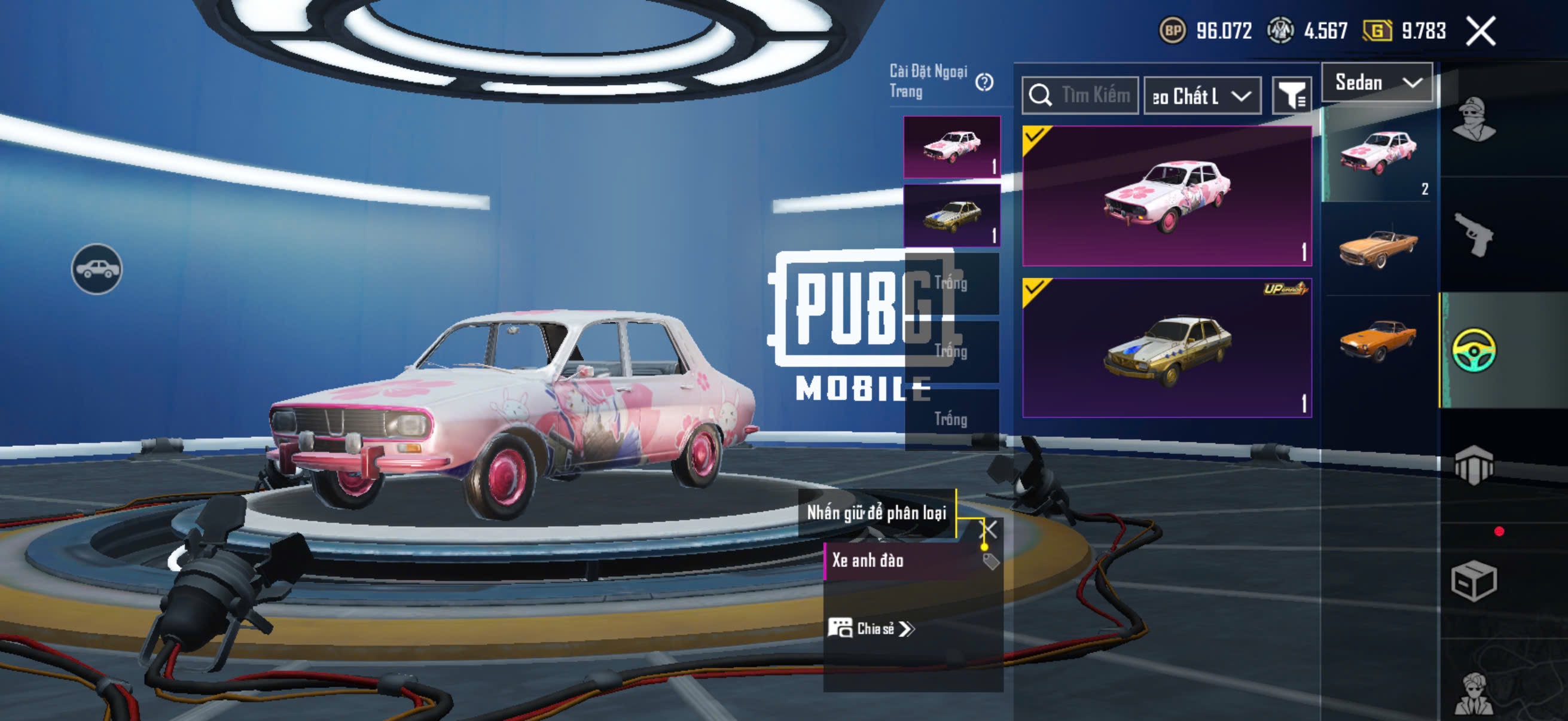
Task: Switch to the box crate category
Action: pos(1474,581)
